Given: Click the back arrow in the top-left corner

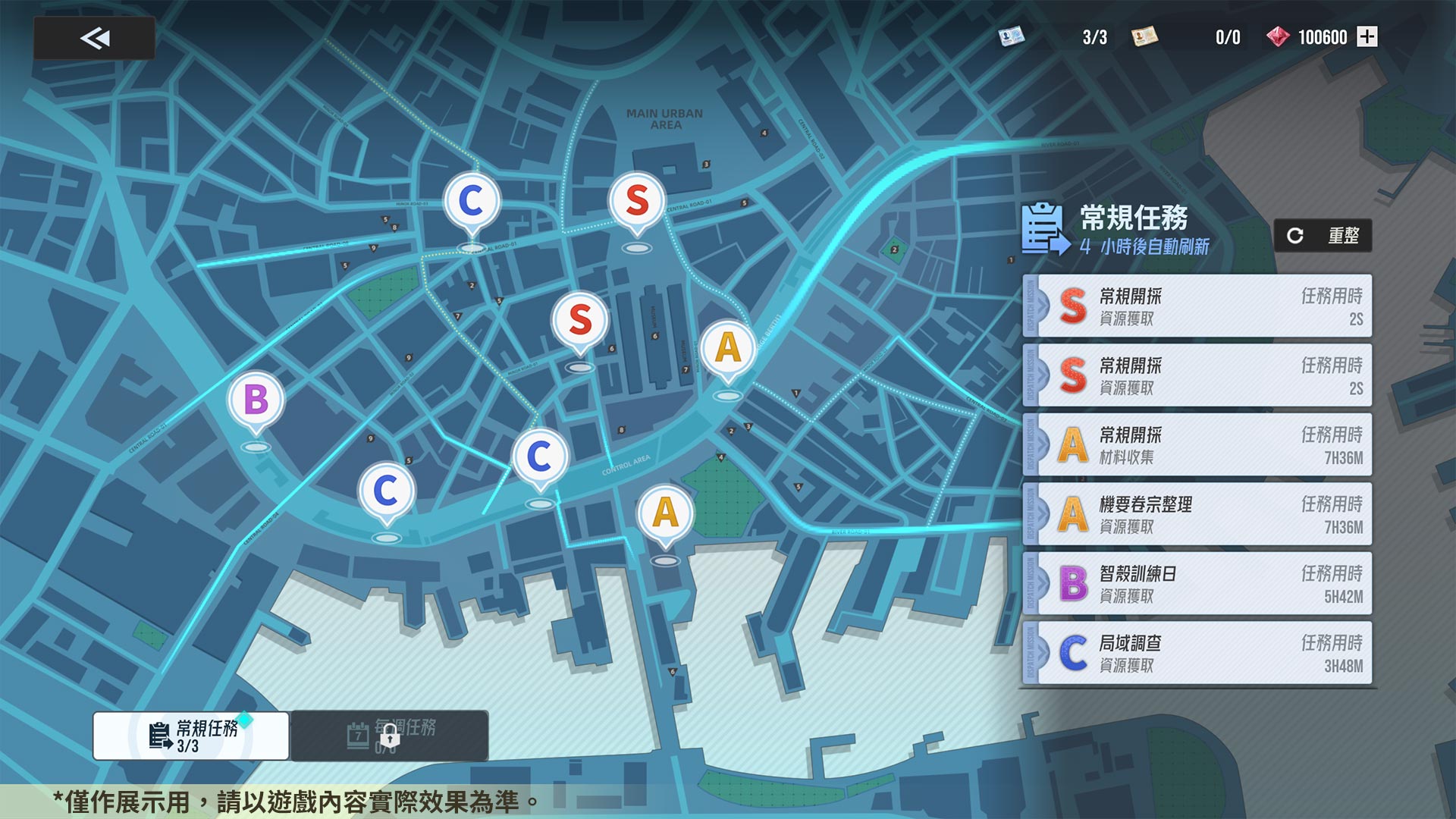Looking at the screenshot, I should coord(93,38).
